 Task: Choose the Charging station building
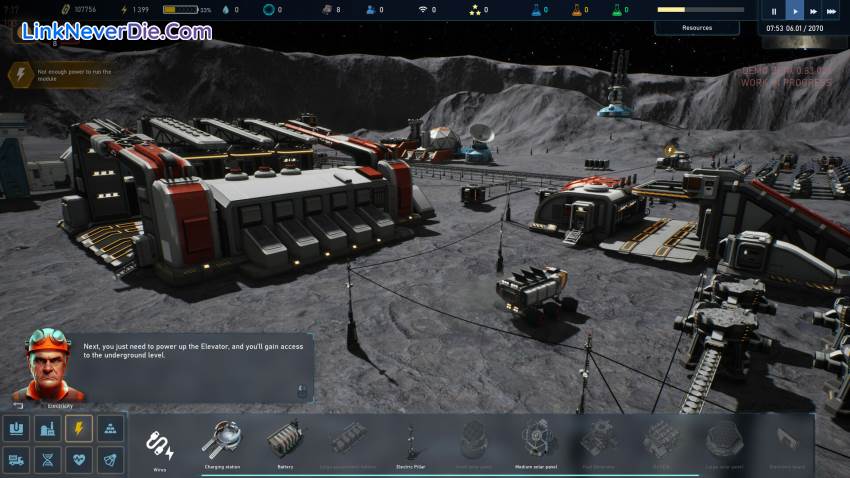[x=221, y=441]
